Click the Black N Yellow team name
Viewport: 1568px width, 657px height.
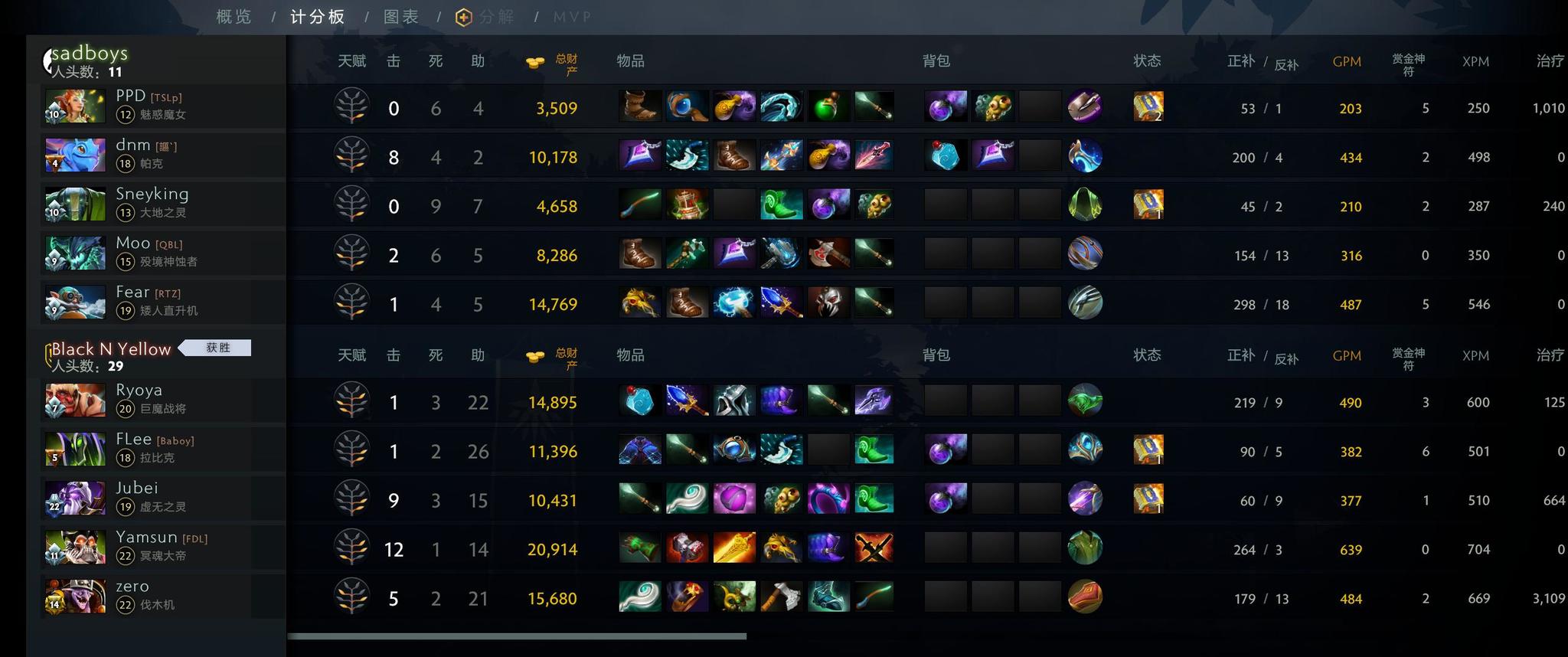(x=109, y=348)
